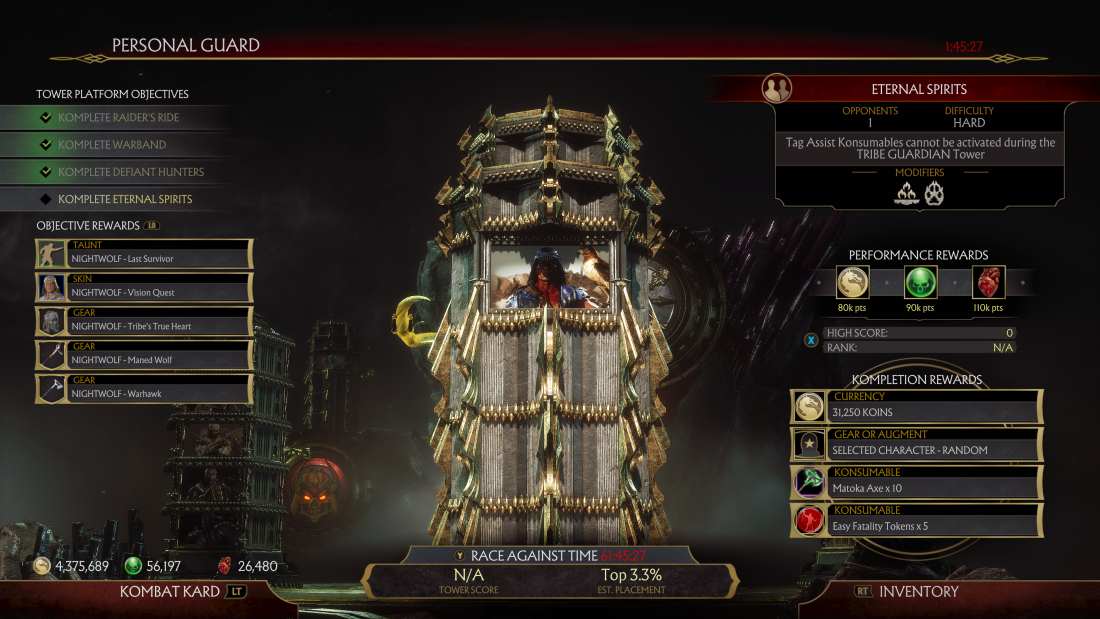This screenshot has height=619, width=1100.
Task: Select the Warhawk gear reward
Action: [145, 388]
